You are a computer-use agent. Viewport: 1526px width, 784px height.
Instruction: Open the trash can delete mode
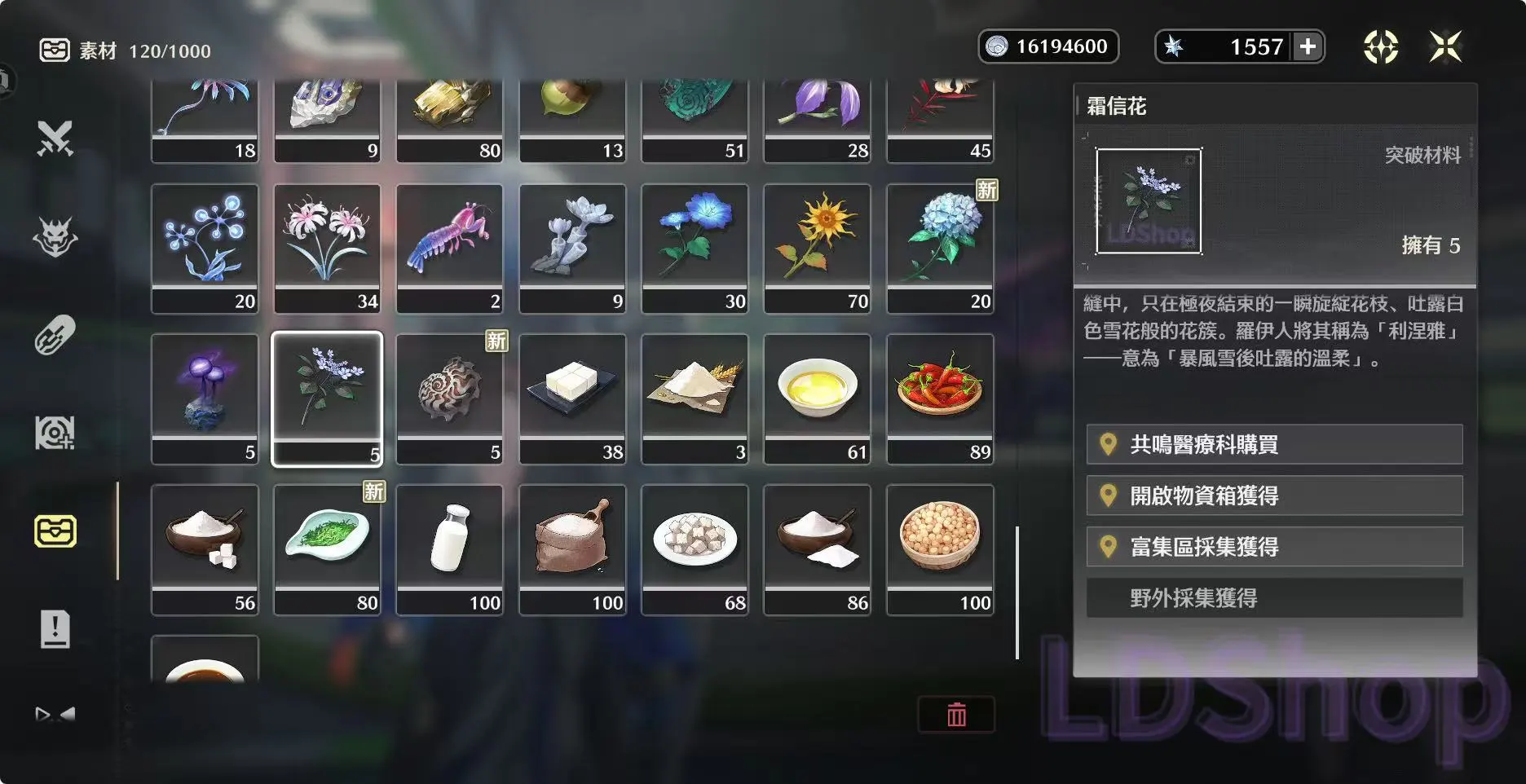click(956, 715)
